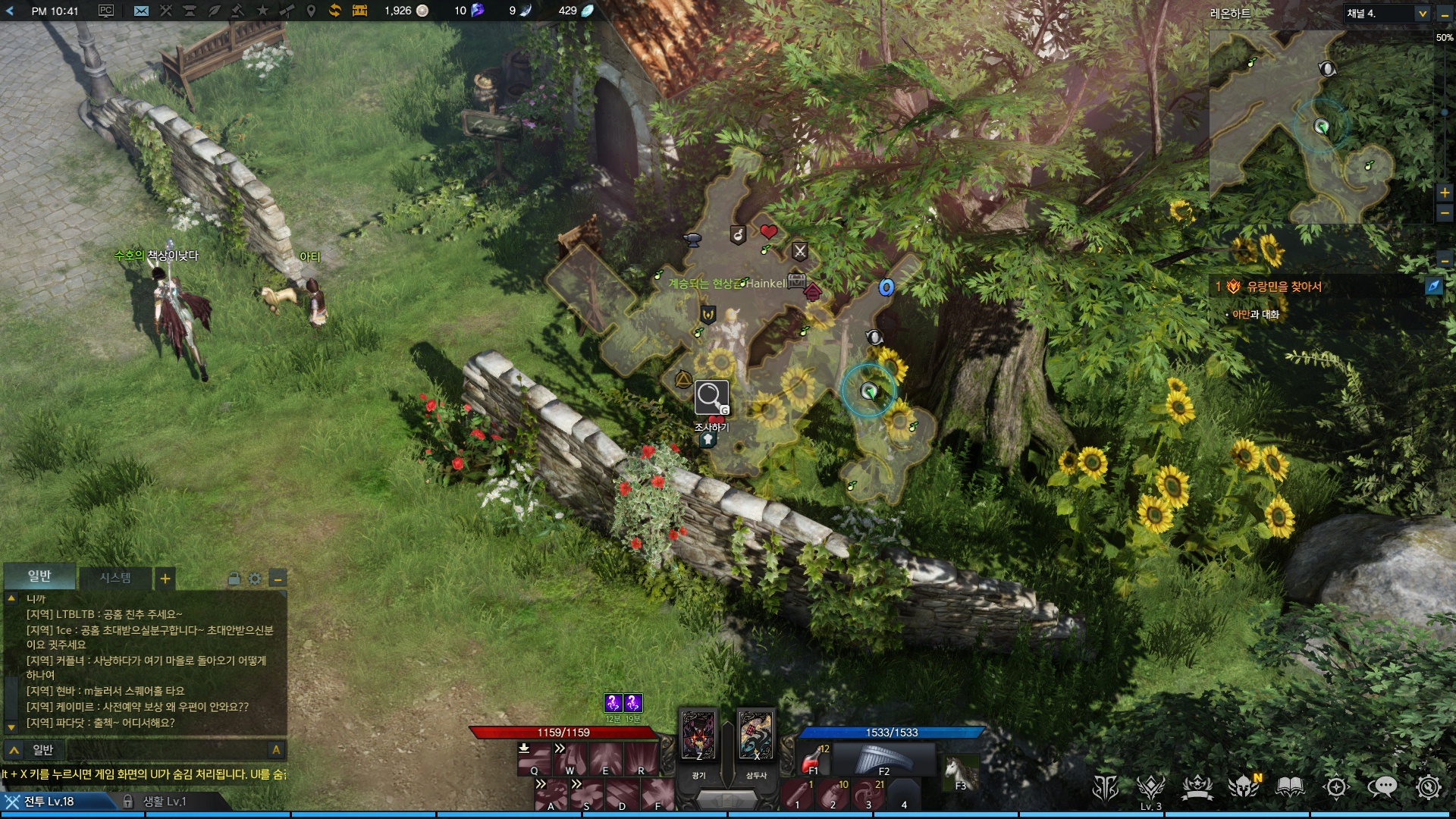Select the 광기 card slot
The width and height of the screenshot is (1456, 819).
pyautogui.click(x=698, y=736)
